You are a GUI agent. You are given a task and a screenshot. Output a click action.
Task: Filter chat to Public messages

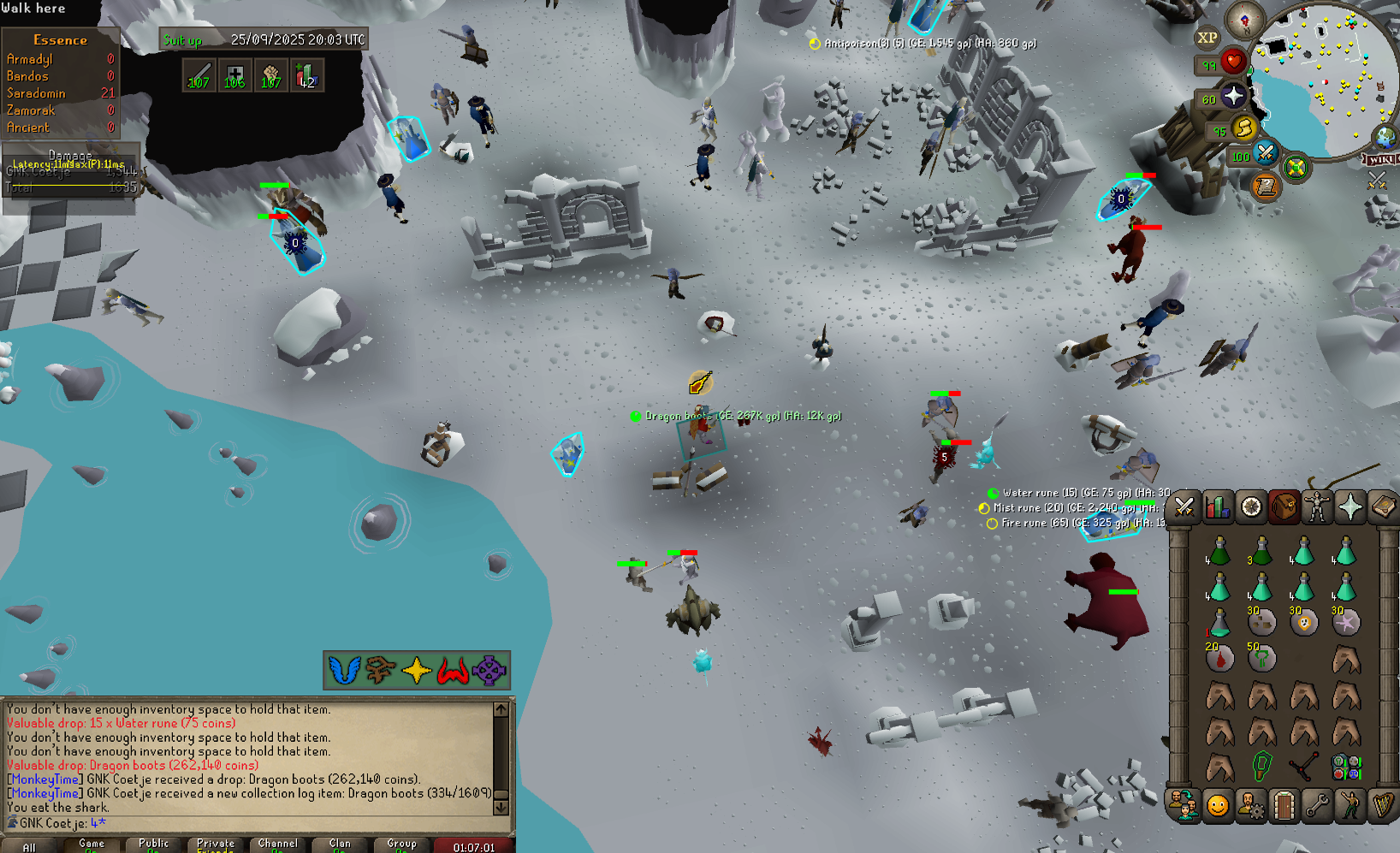coord(154,845)
